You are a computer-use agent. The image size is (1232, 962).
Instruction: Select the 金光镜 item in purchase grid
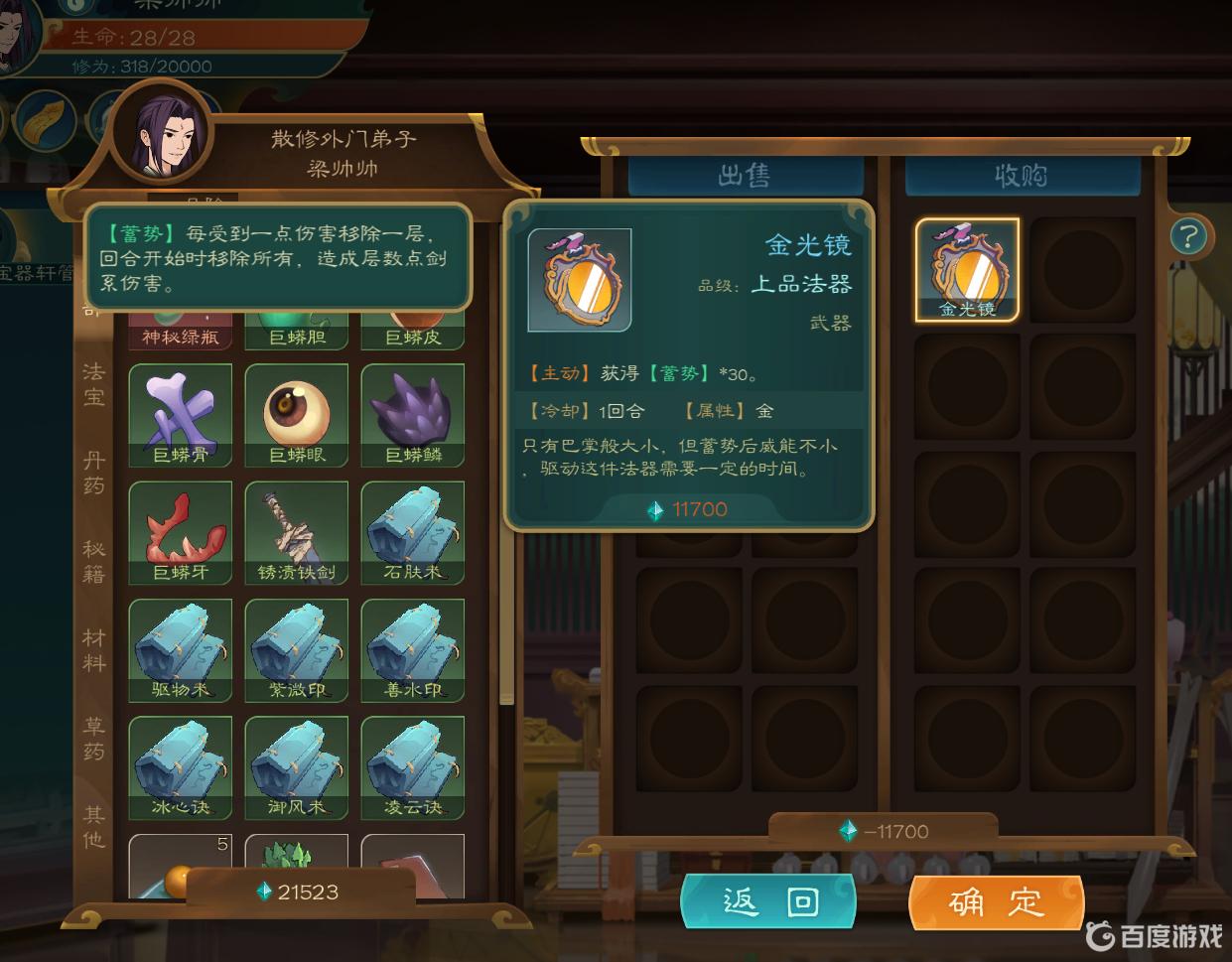click(967, 270)
